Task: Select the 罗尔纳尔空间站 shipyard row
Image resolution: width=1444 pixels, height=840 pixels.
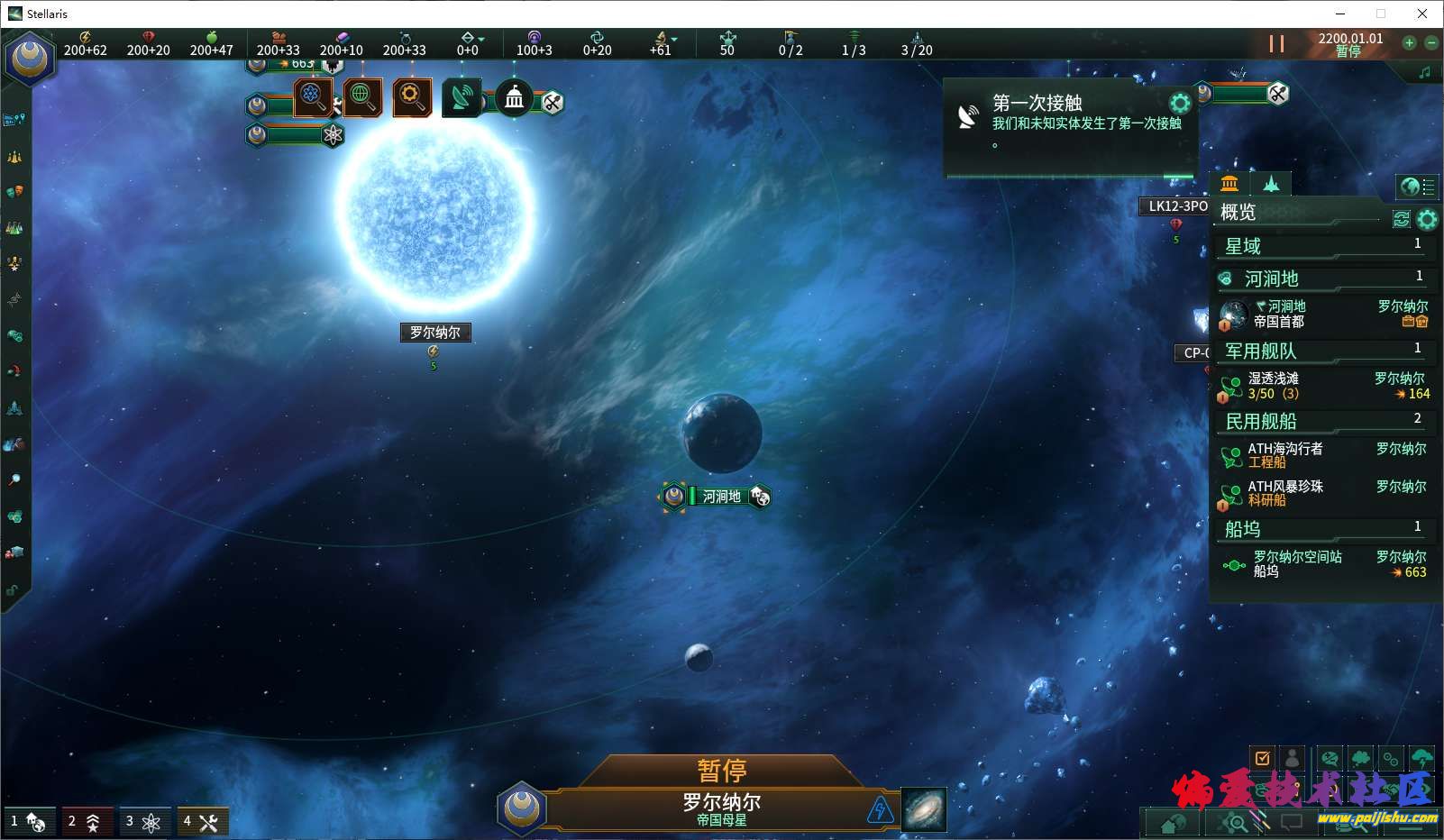Action: [1323, 564]
